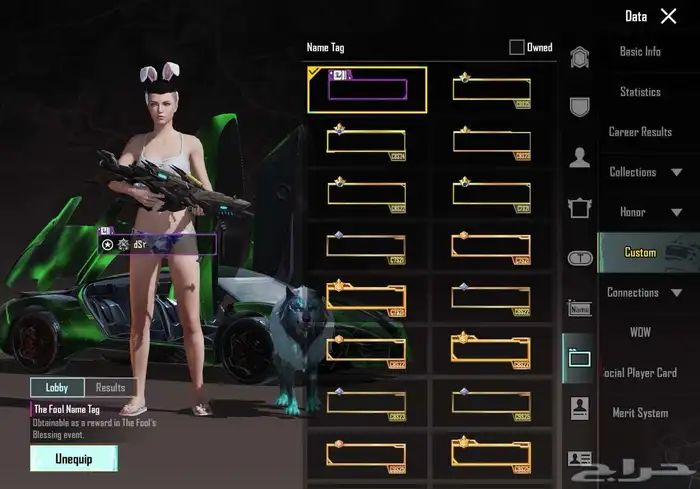Open Career Results
Image resolution: width=700 pixels, height=489 pixels.
coord(640,132)
